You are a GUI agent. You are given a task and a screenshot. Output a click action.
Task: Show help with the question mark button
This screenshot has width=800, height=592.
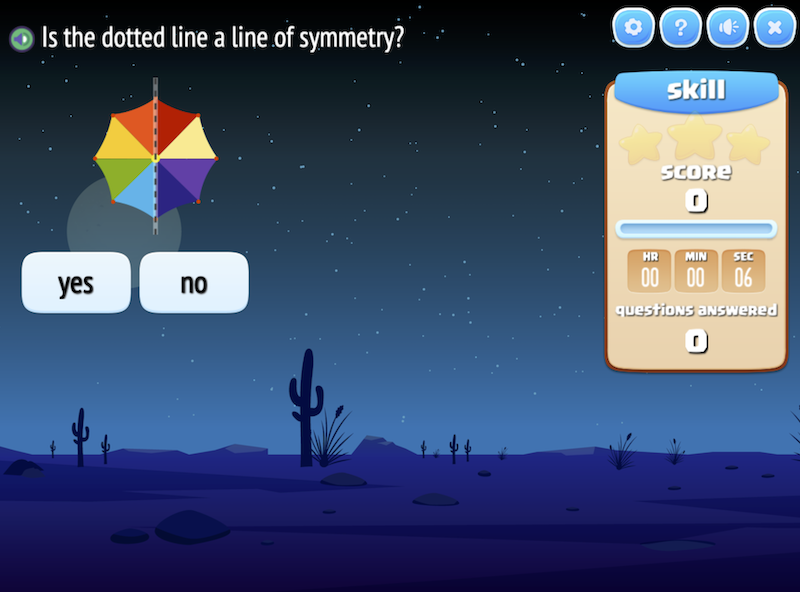(x=680, y=28)
